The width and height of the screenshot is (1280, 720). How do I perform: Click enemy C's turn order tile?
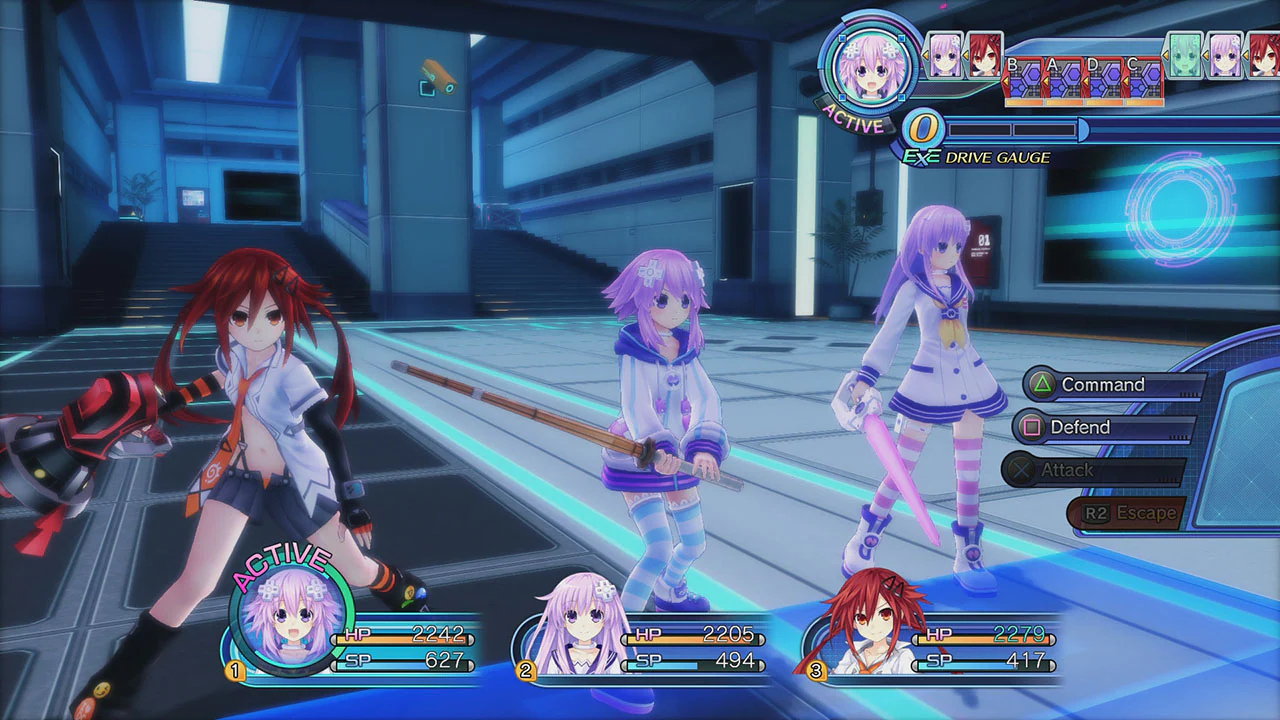coord(1142,81)
